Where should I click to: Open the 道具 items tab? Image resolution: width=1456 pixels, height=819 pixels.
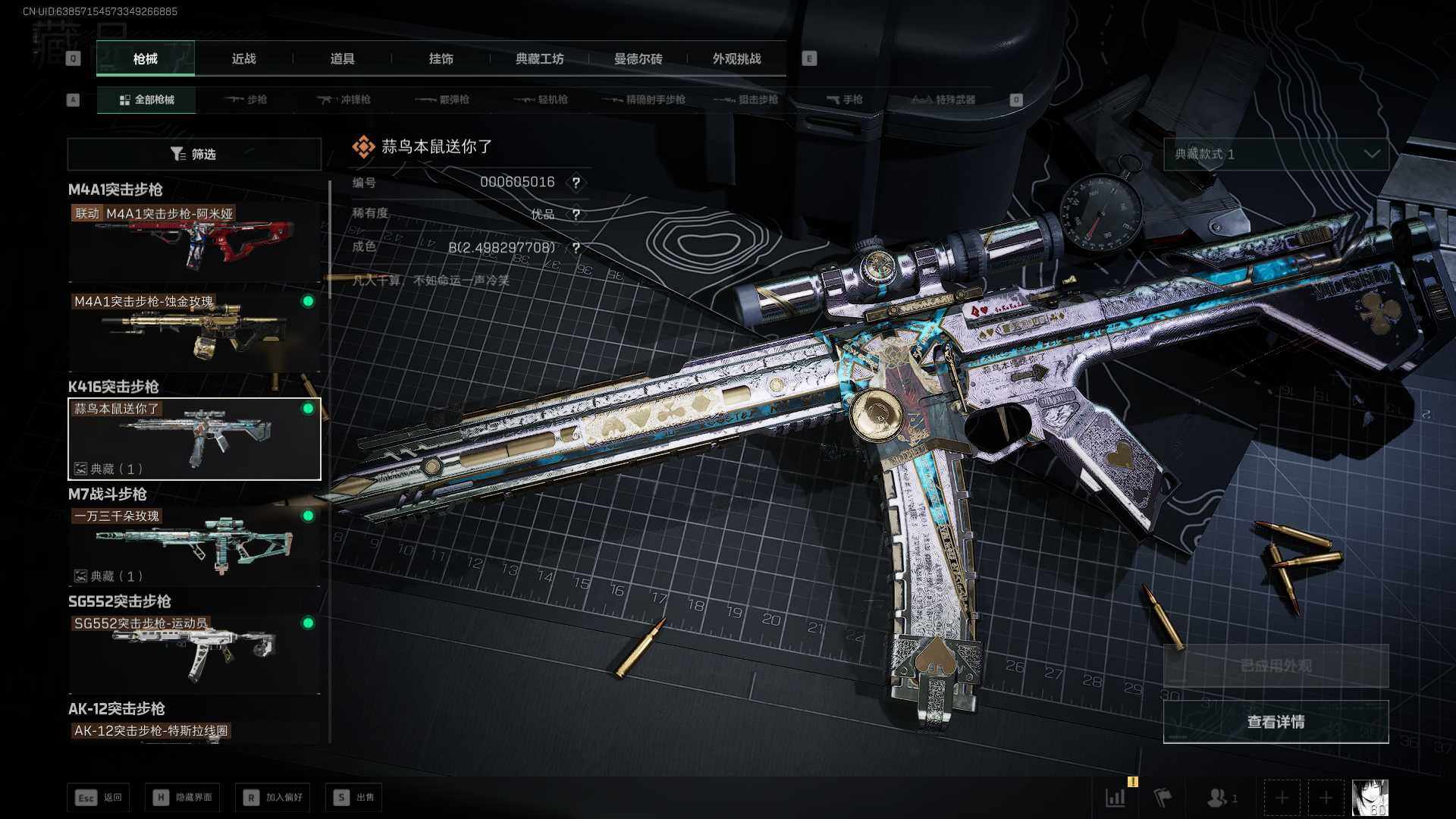point(342,58)
